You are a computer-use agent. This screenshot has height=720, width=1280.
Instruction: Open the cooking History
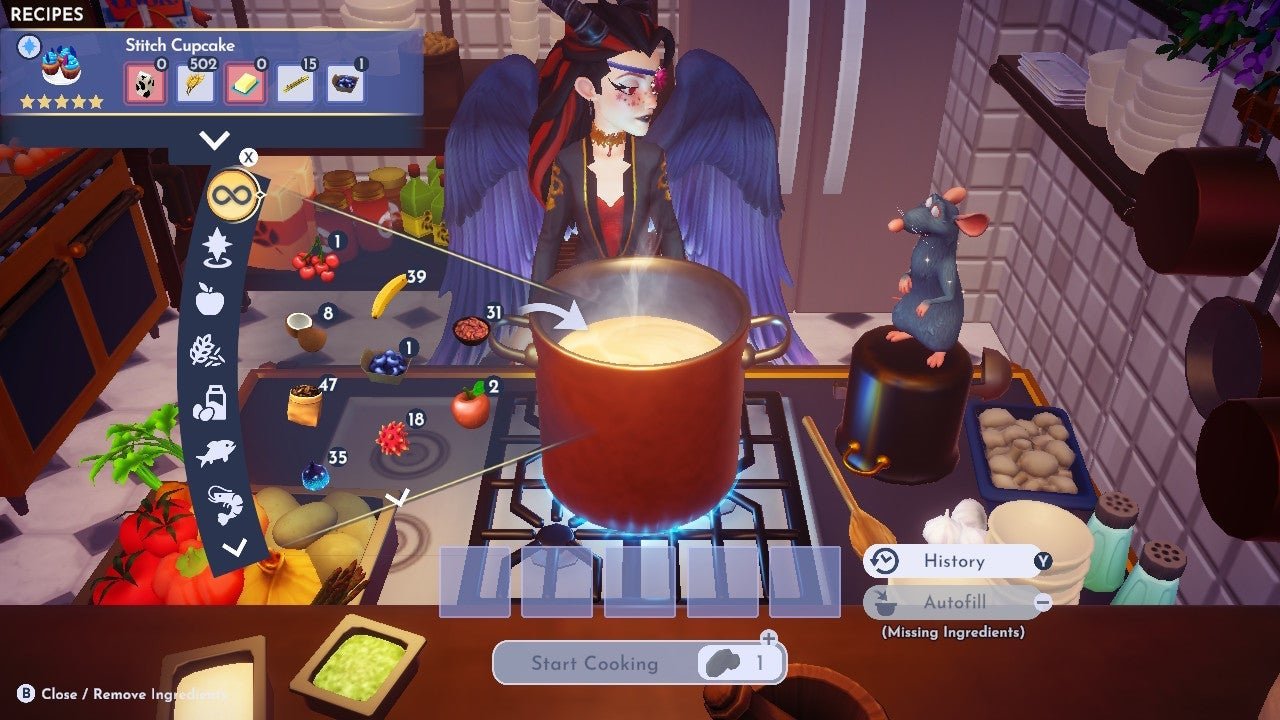click(x=954, y=561)
